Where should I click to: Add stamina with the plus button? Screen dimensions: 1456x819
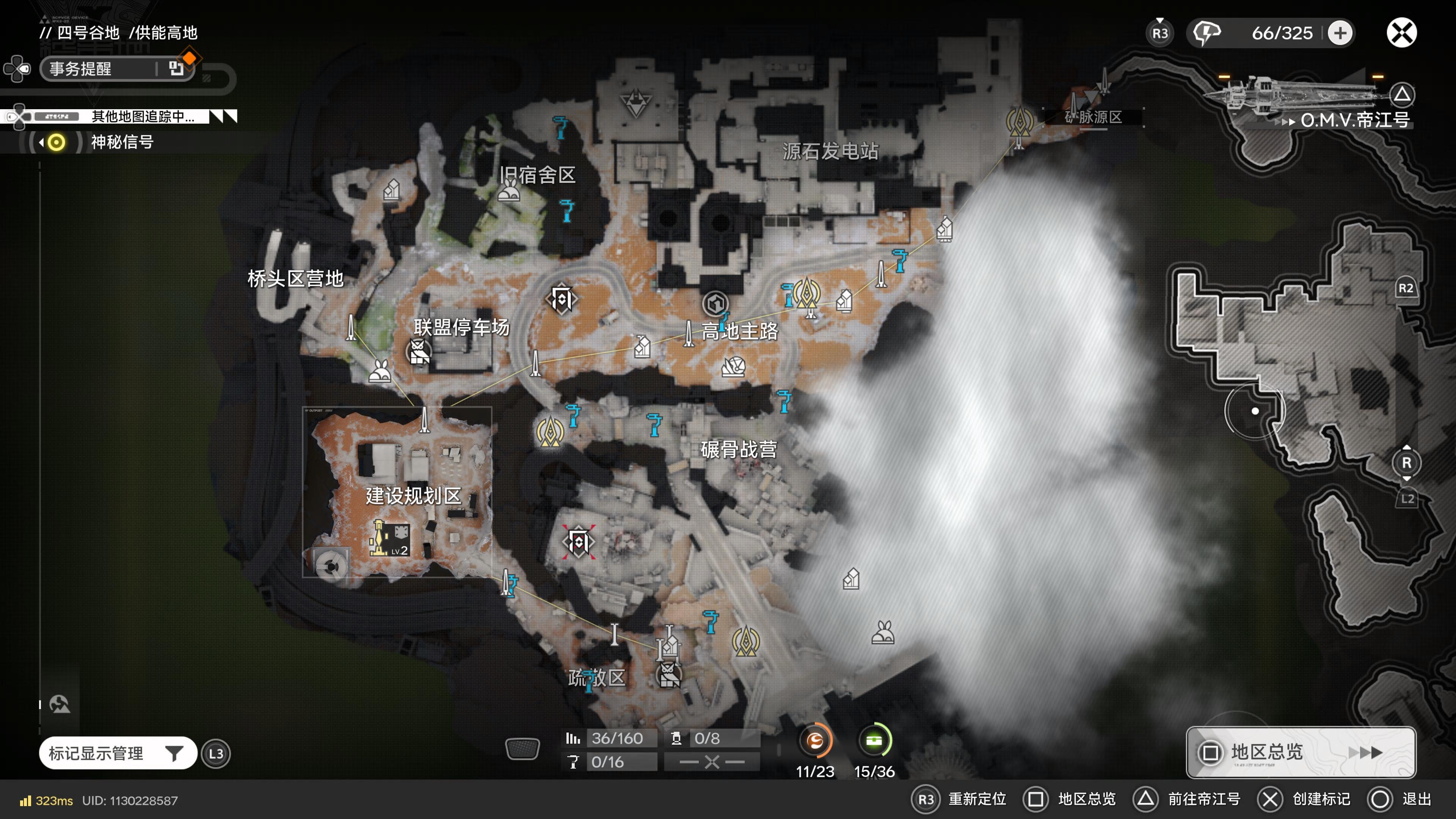tap(1340, 33)
